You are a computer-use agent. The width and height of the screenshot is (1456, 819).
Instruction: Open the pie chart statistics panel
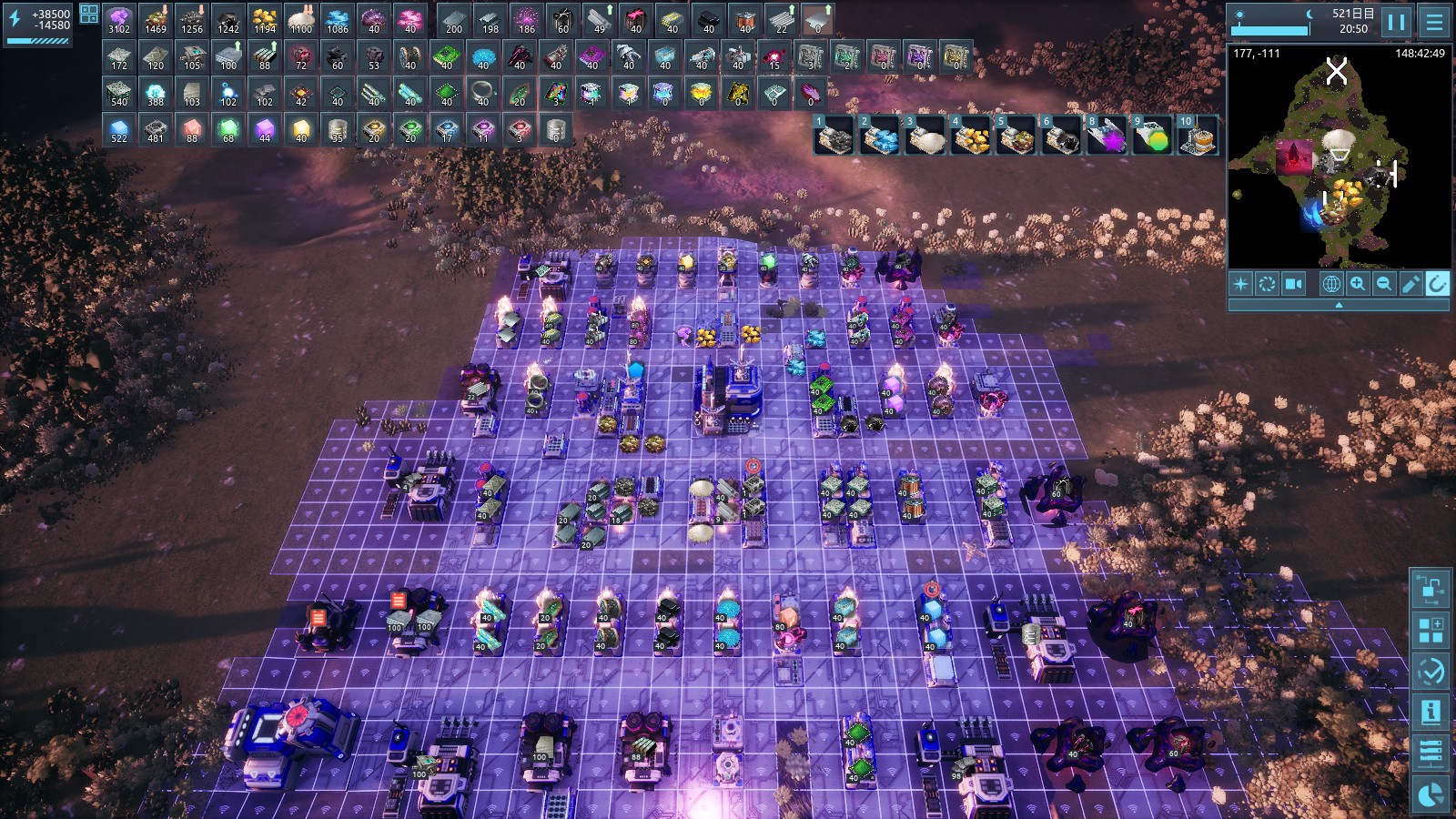coord(1431,795)
